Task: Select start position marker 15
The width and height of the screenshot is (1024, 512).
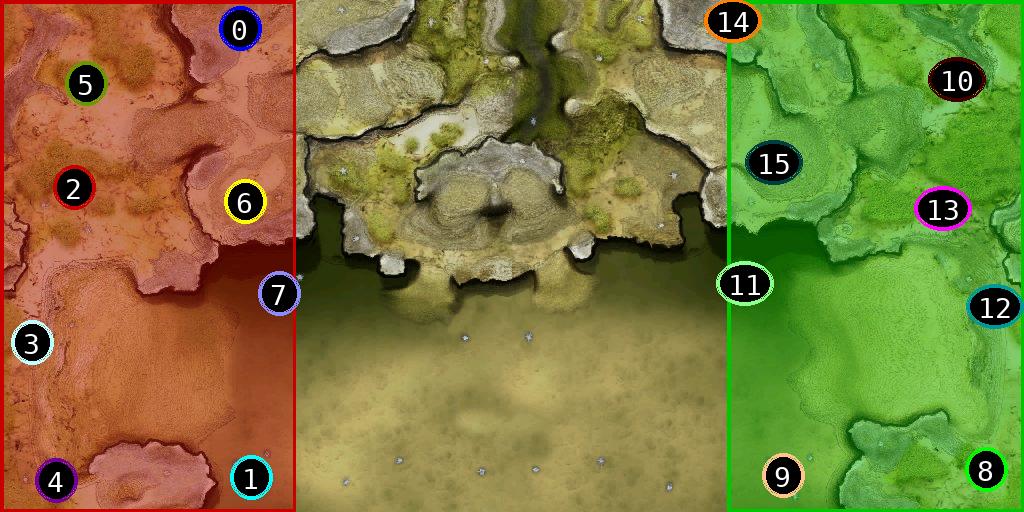Action: (774, 163)
